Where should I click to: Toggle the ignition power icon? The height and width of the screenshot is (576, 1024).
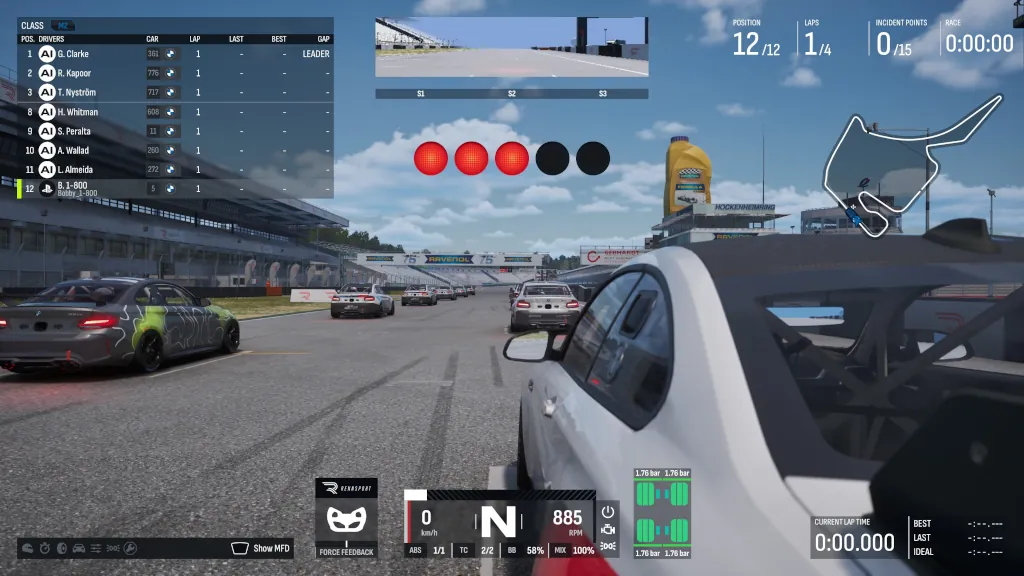(608, 510)
